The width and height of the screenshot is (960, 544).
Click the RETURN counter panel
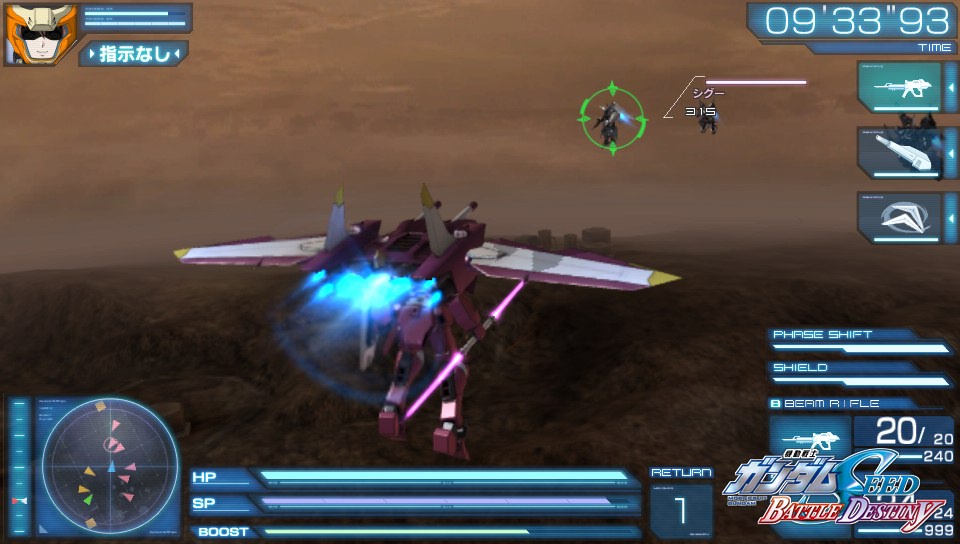681,503
